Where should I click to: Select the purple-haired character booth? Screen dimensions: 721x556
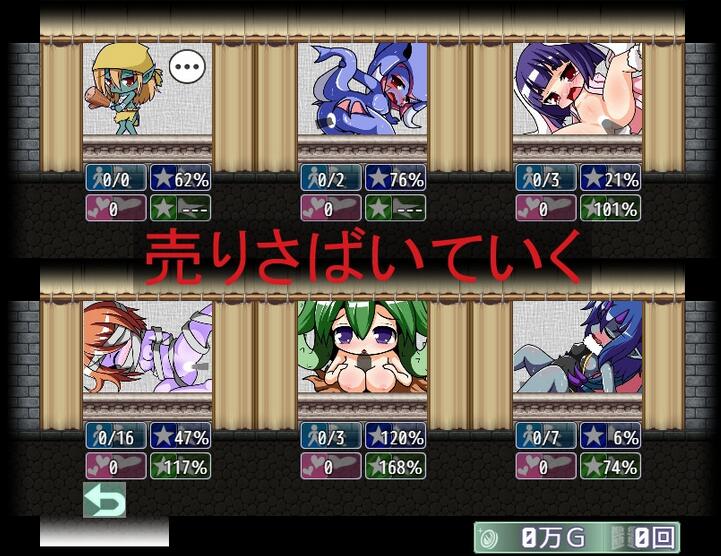(577, 90)
